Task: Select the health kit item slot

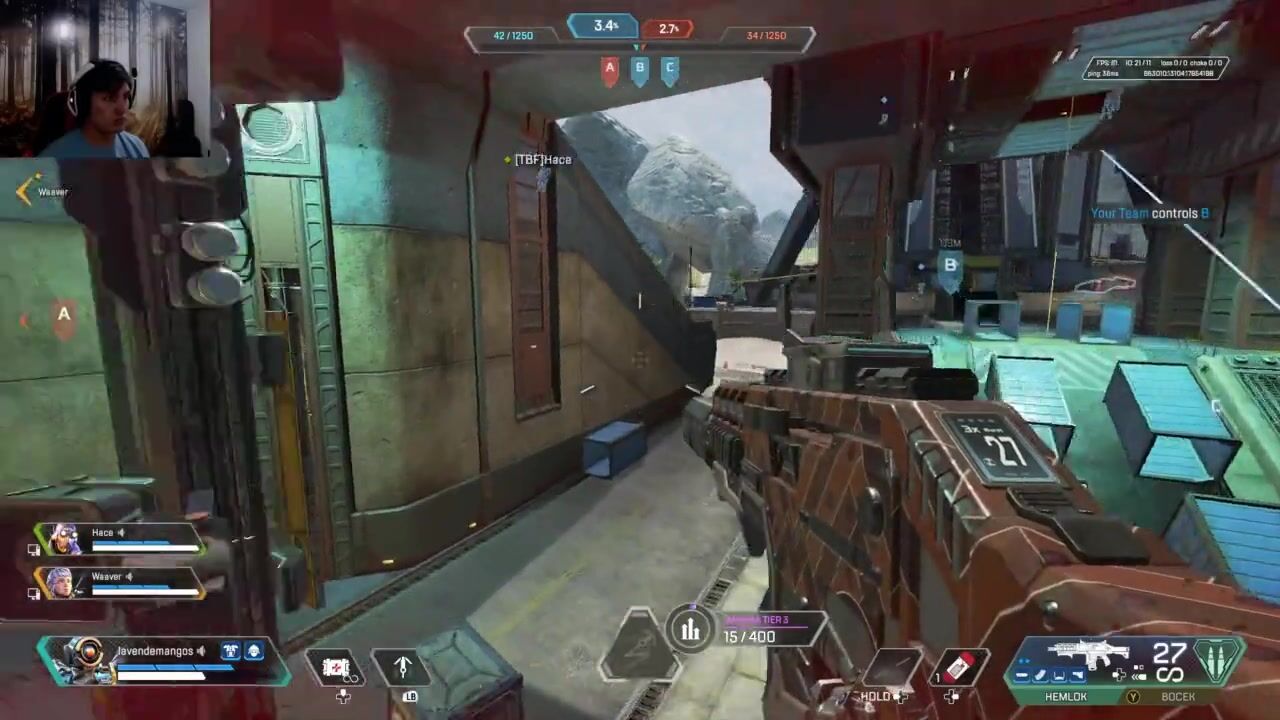Action: [x=336, y=666]
